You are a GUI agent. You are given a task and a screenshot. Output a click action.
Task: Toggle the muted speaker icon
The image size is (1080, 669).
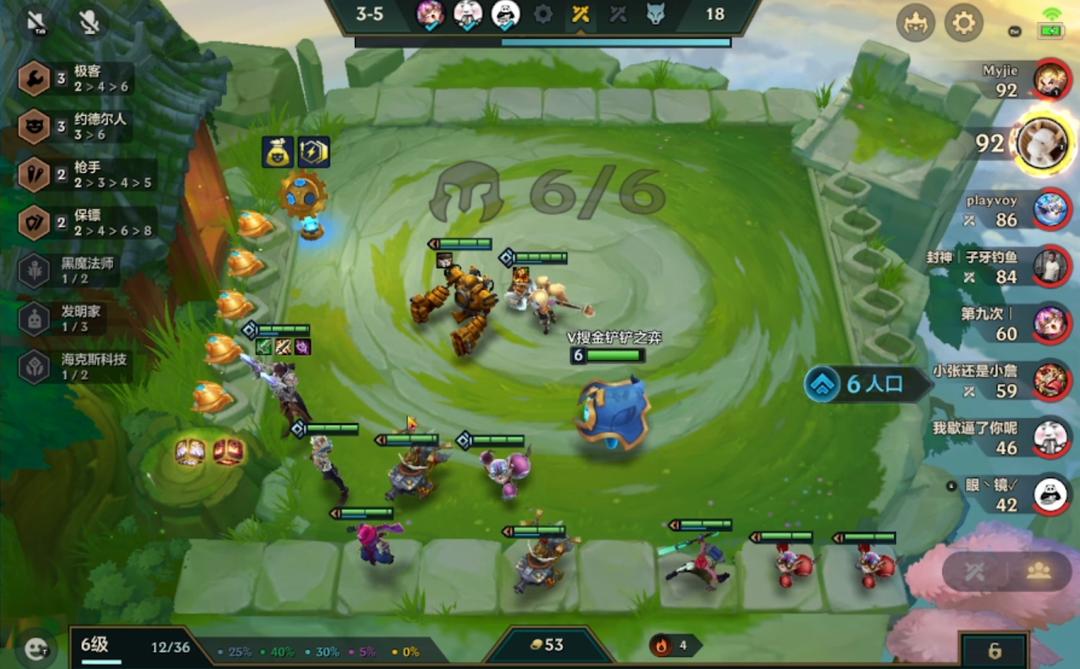pos(37,21)
